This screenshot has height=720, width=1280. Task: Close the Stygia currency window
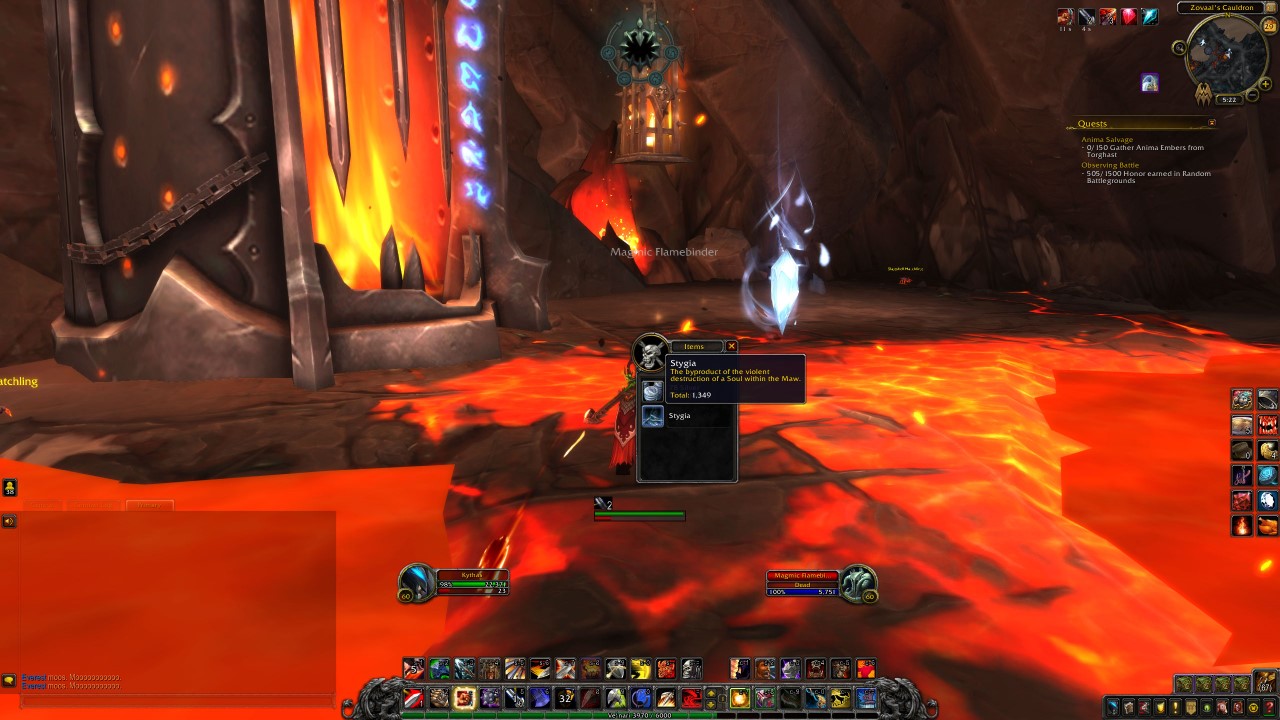coord(732,346)
